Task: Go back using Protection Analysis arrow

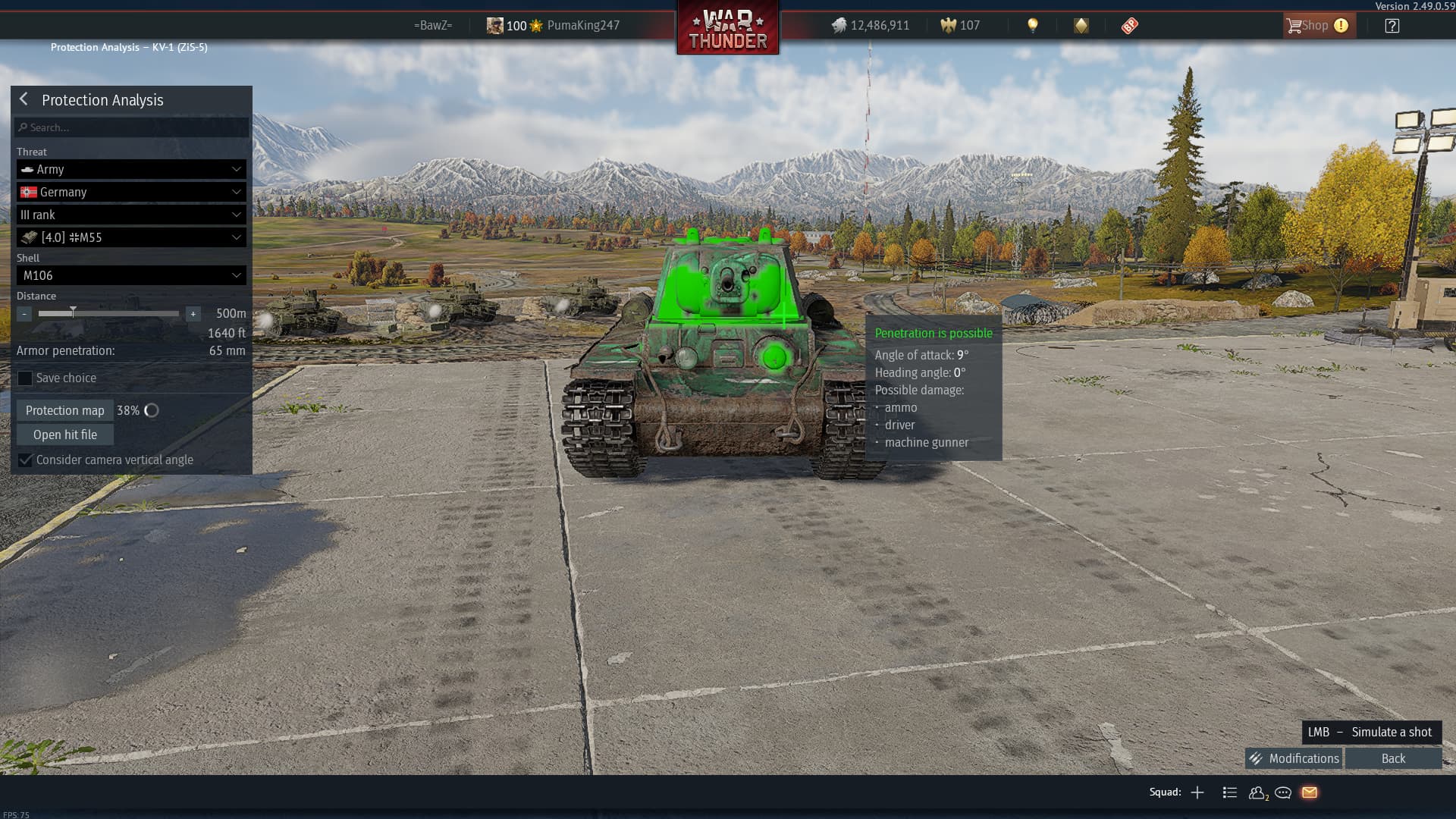Action: [24, 99]
